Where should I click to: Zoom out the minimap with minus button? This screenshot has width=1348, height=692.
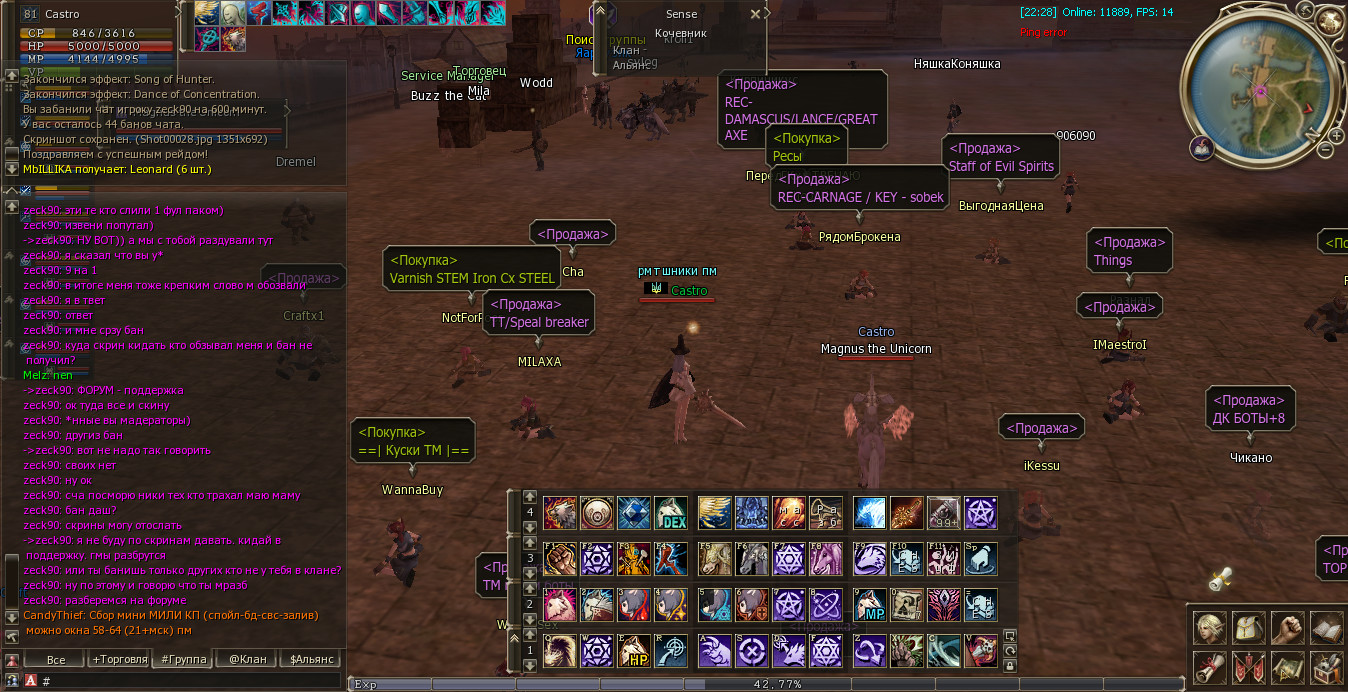[1326, 149]
